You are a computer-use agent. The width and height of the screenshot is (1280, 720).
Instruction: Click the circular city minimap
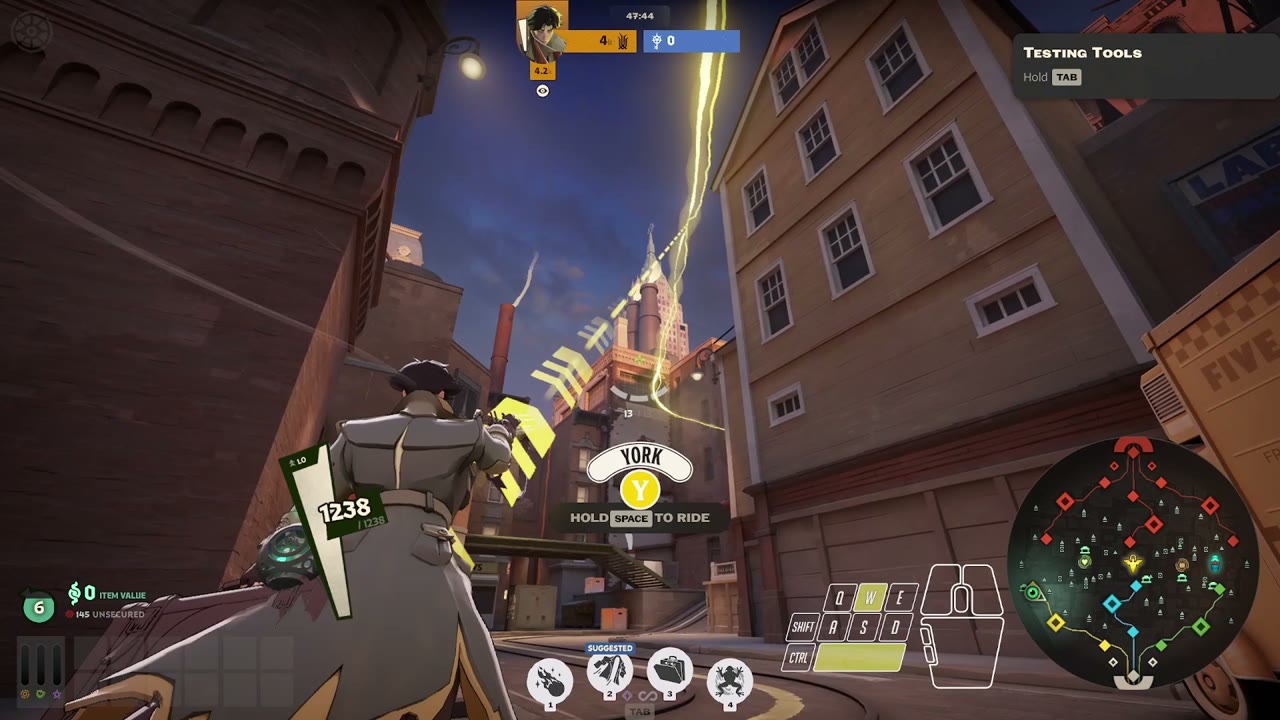1132,563
